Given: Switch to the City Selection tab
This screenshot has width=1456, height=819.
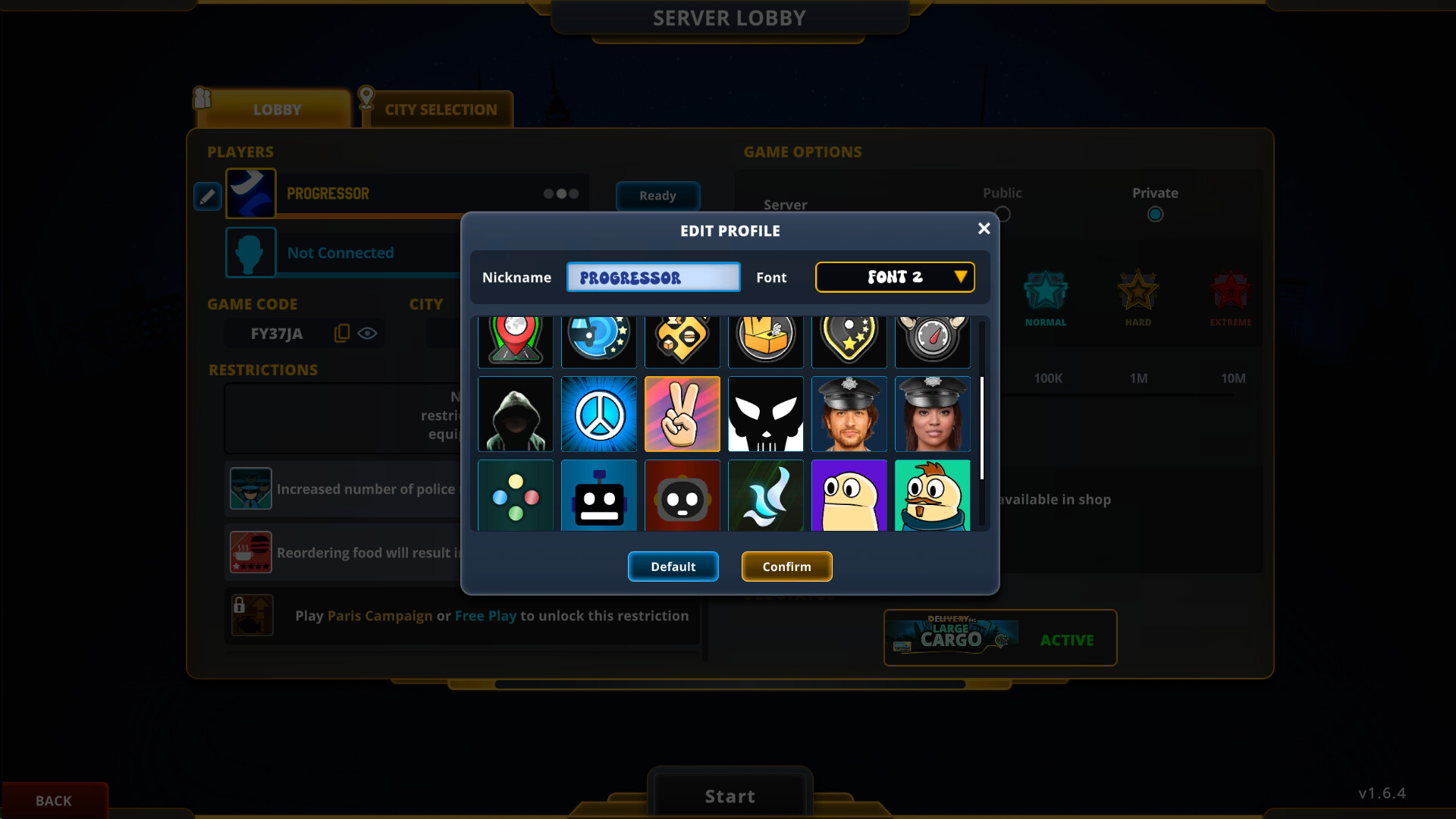Looking at the screenshot, I should (x=440, y=109).
